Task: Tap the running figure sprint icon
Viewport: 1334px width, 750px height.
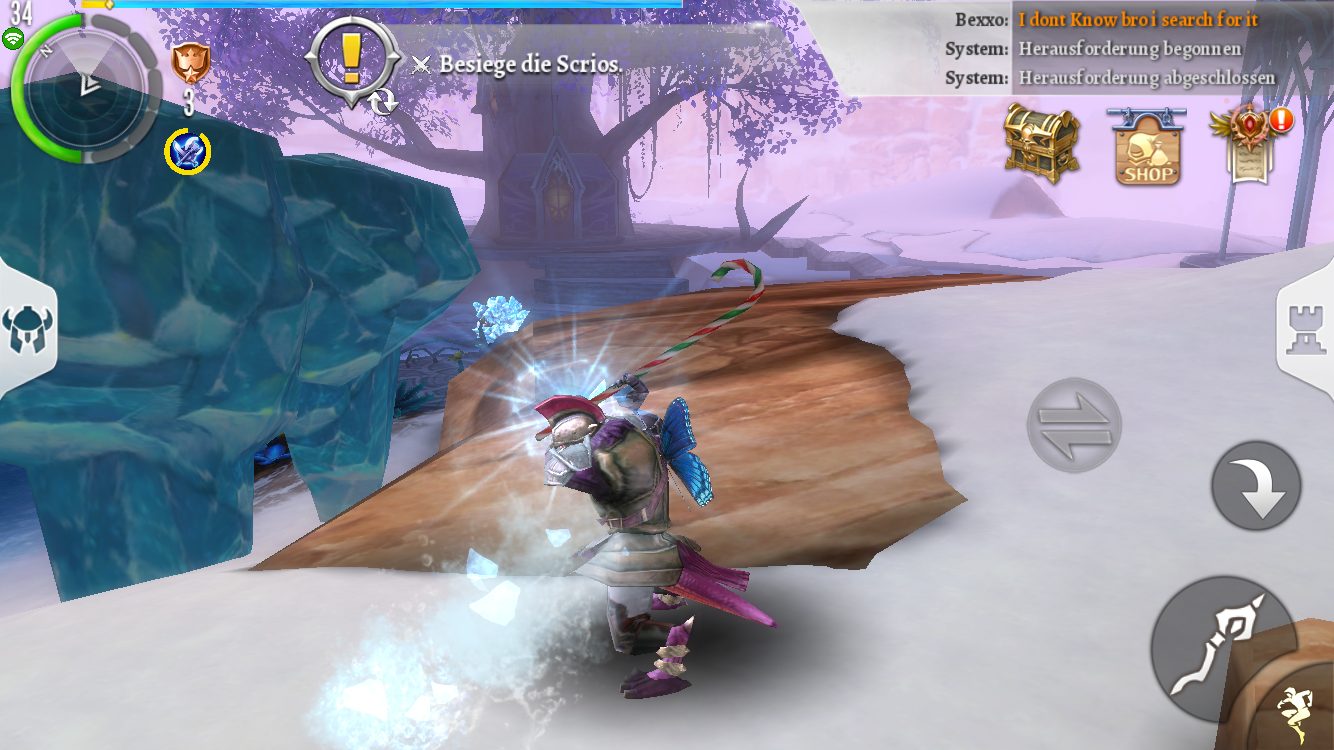Action: [1297, 712]
